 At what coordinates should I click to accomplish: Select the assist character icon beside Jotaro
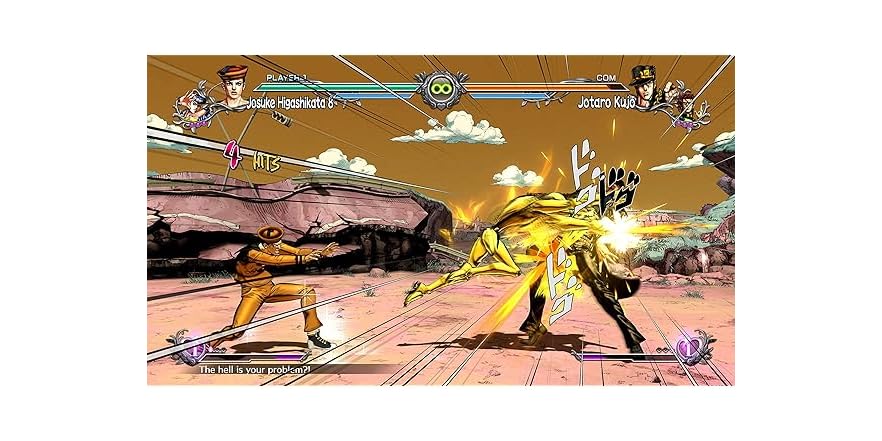[x=684, y=108]
